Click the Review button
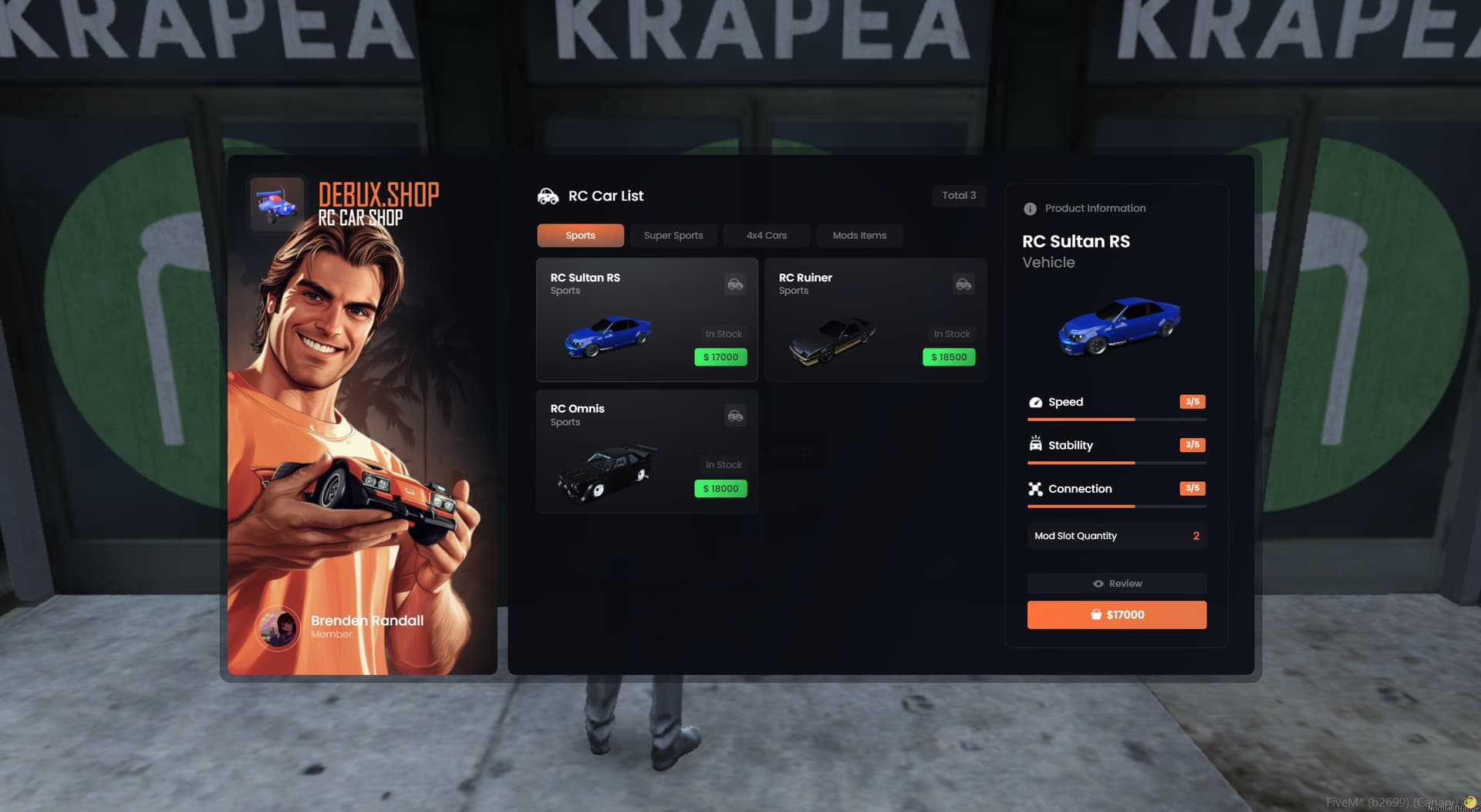 [x=1116, y=584]
